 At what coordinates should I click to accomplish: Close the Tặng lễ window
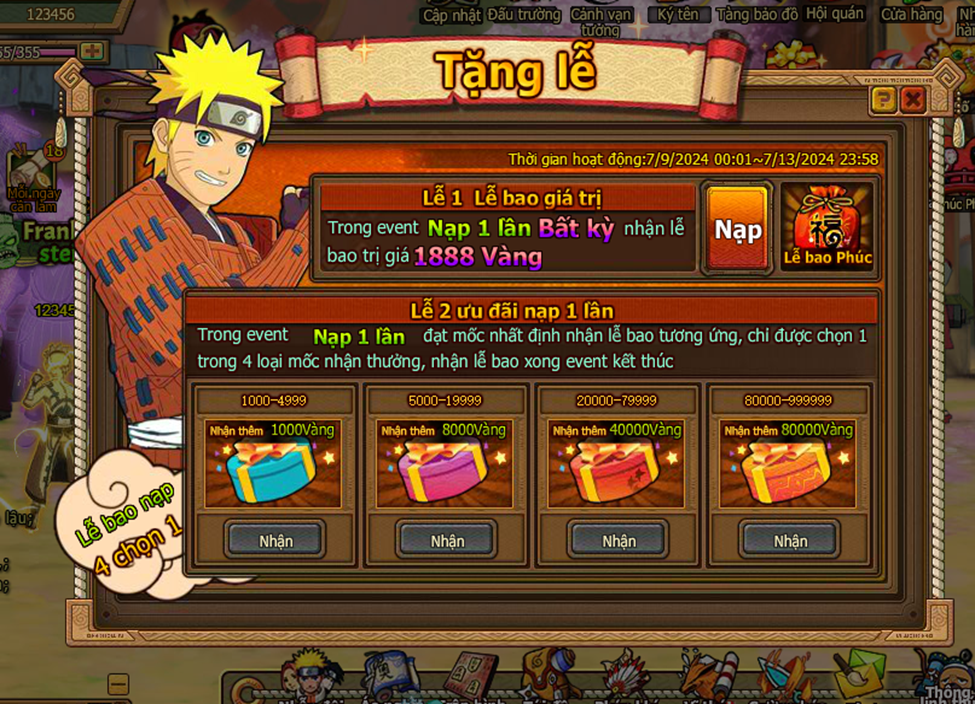(x=912, y=99)
